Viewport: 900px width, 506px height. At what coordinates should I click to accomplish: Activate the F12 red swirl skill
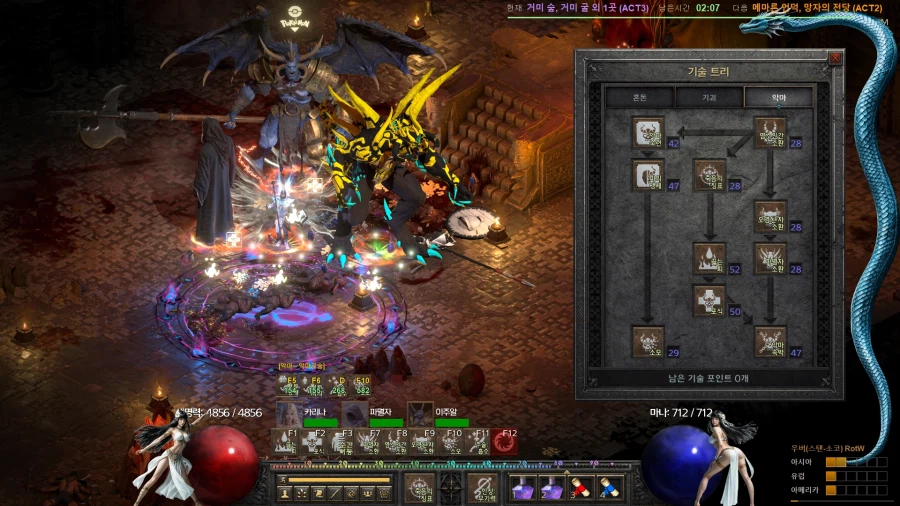click(x=504, y=442)
